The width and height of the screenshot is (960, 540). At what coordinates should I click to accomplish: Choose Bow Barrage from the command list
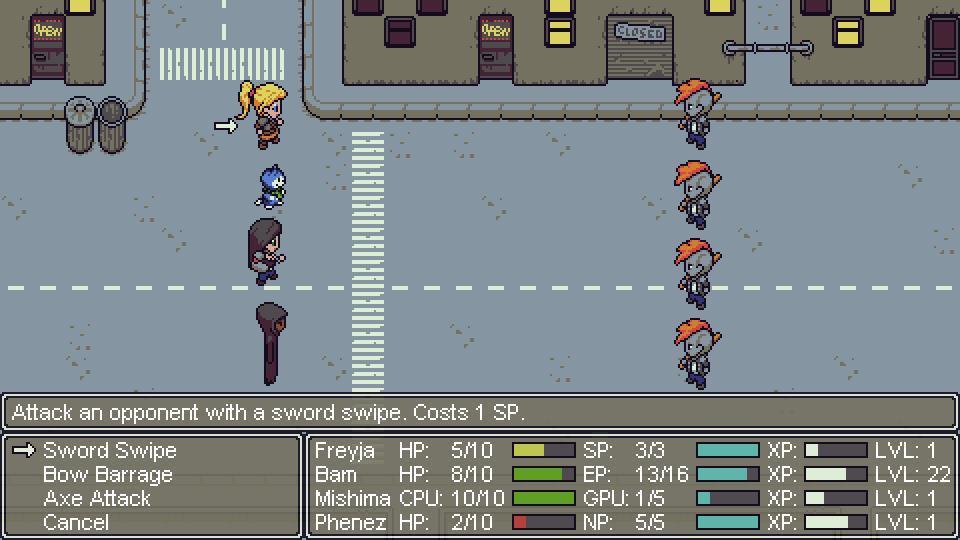pyautogui.click(x=108, y=475)
